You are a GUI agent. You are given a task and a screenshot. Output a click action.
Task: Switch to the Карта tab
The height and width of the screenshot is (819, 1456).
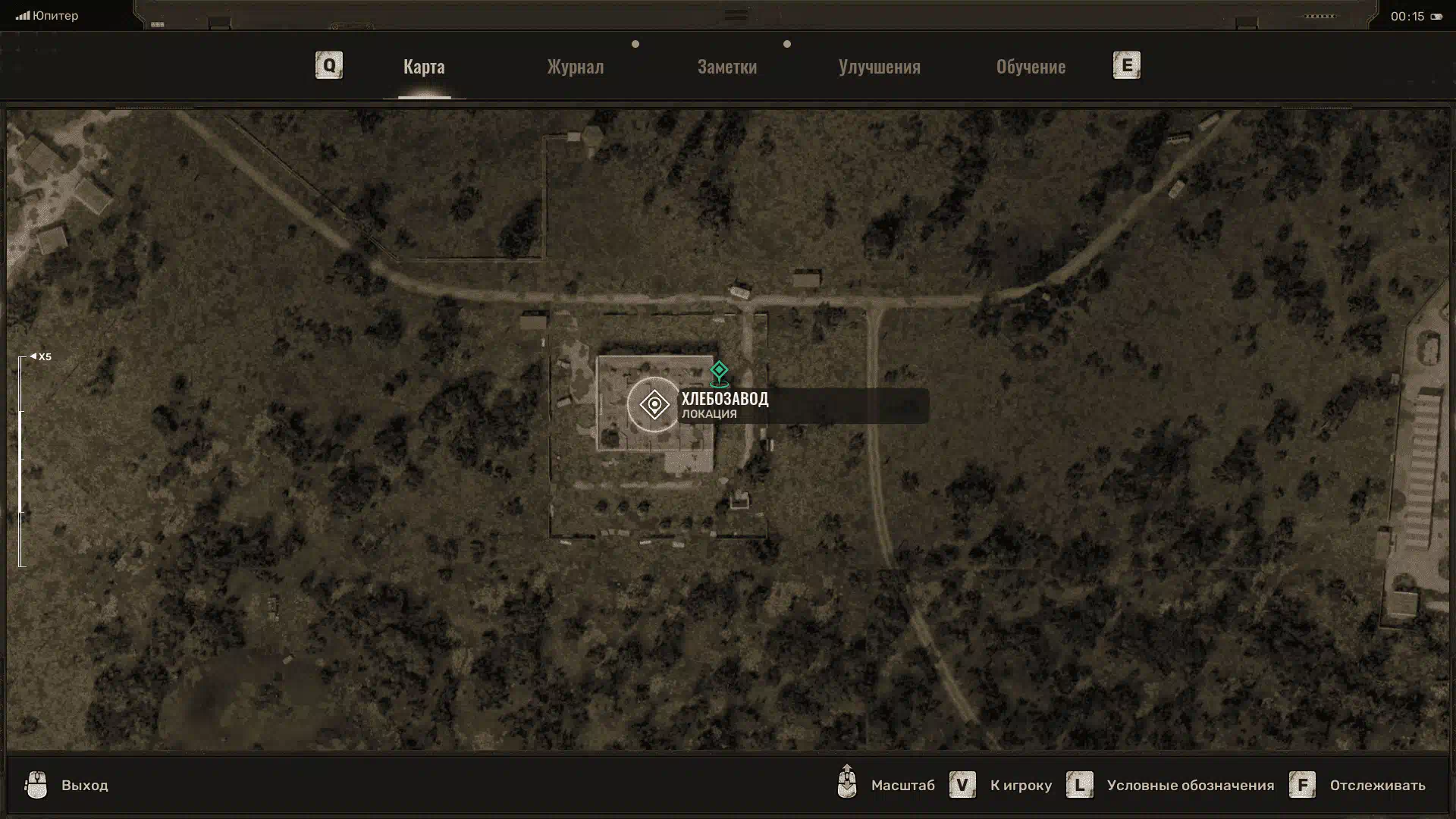coord(424,67)
